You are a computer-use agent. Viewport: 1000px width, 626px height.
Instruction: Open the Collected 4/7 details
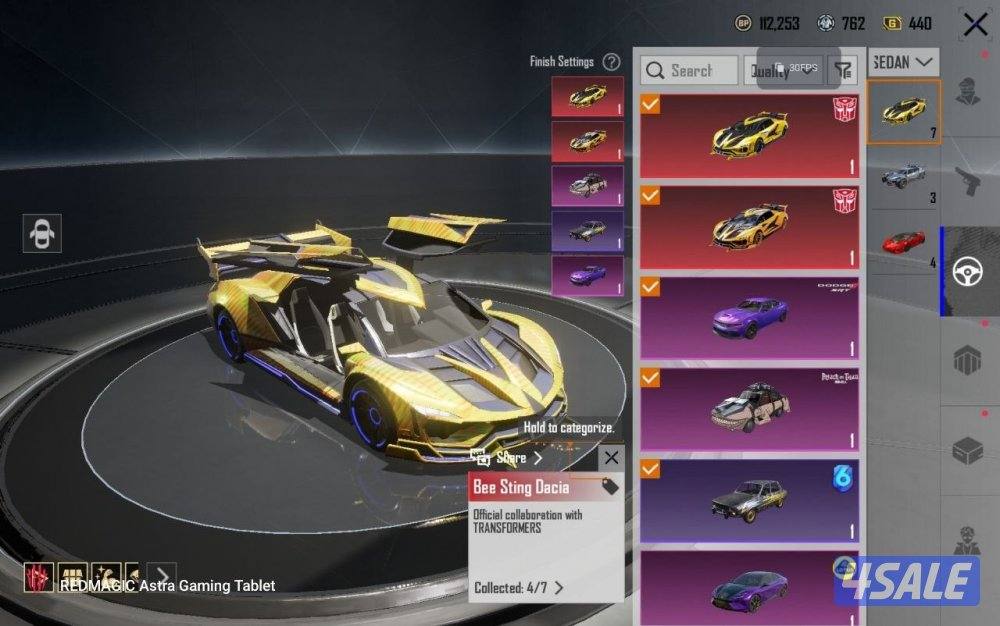pos(519,588)
